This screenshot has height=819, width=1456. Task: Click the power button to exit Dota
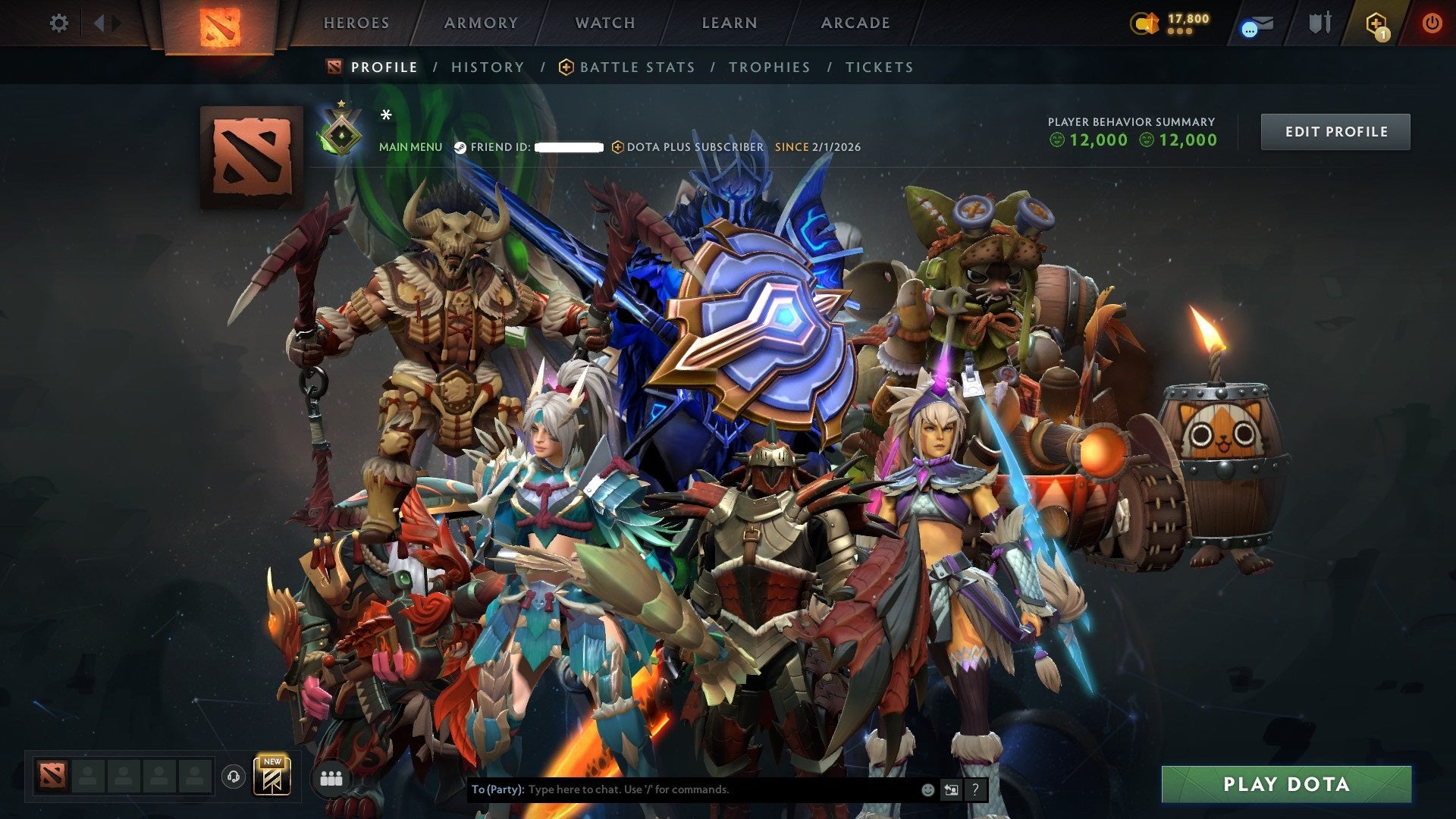(1433, 23)
